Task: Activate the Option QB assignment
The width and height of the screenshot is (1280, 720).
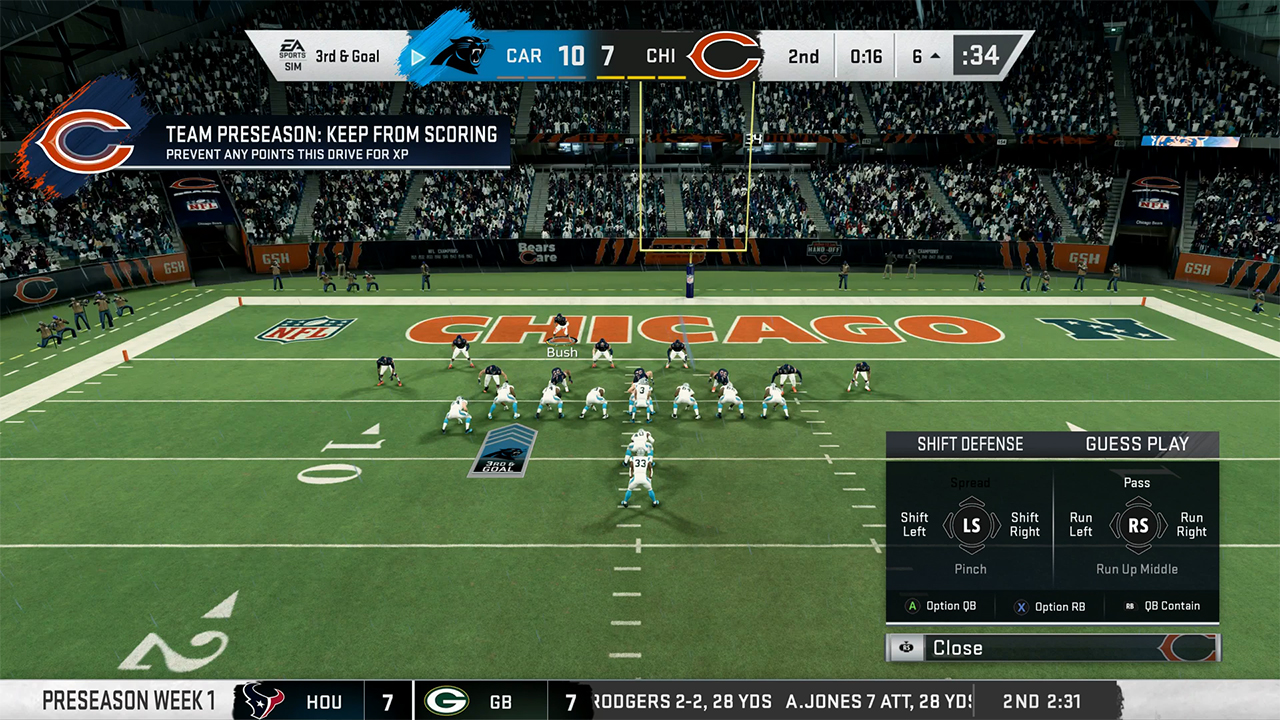Action: pyautogui.click(x=946, y=606)
